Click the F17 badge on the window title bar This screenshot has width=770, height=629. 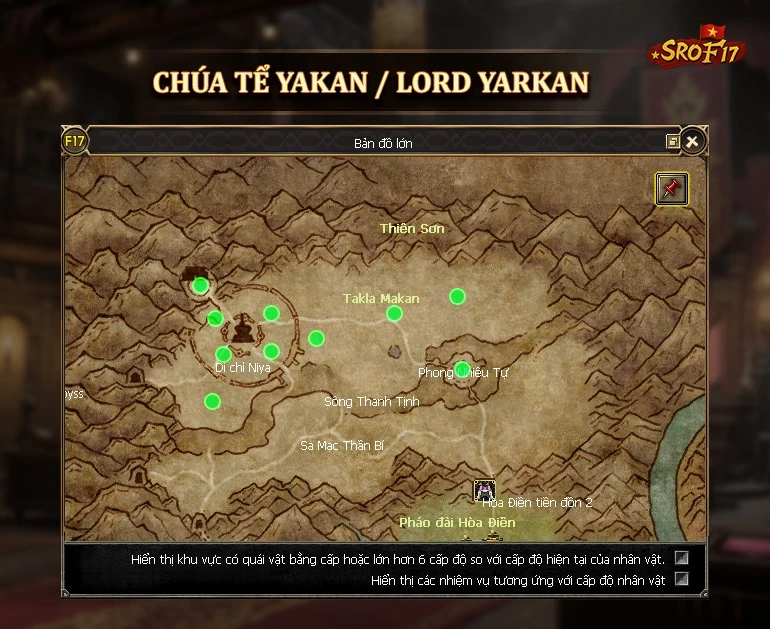click(x=75, y=141)
